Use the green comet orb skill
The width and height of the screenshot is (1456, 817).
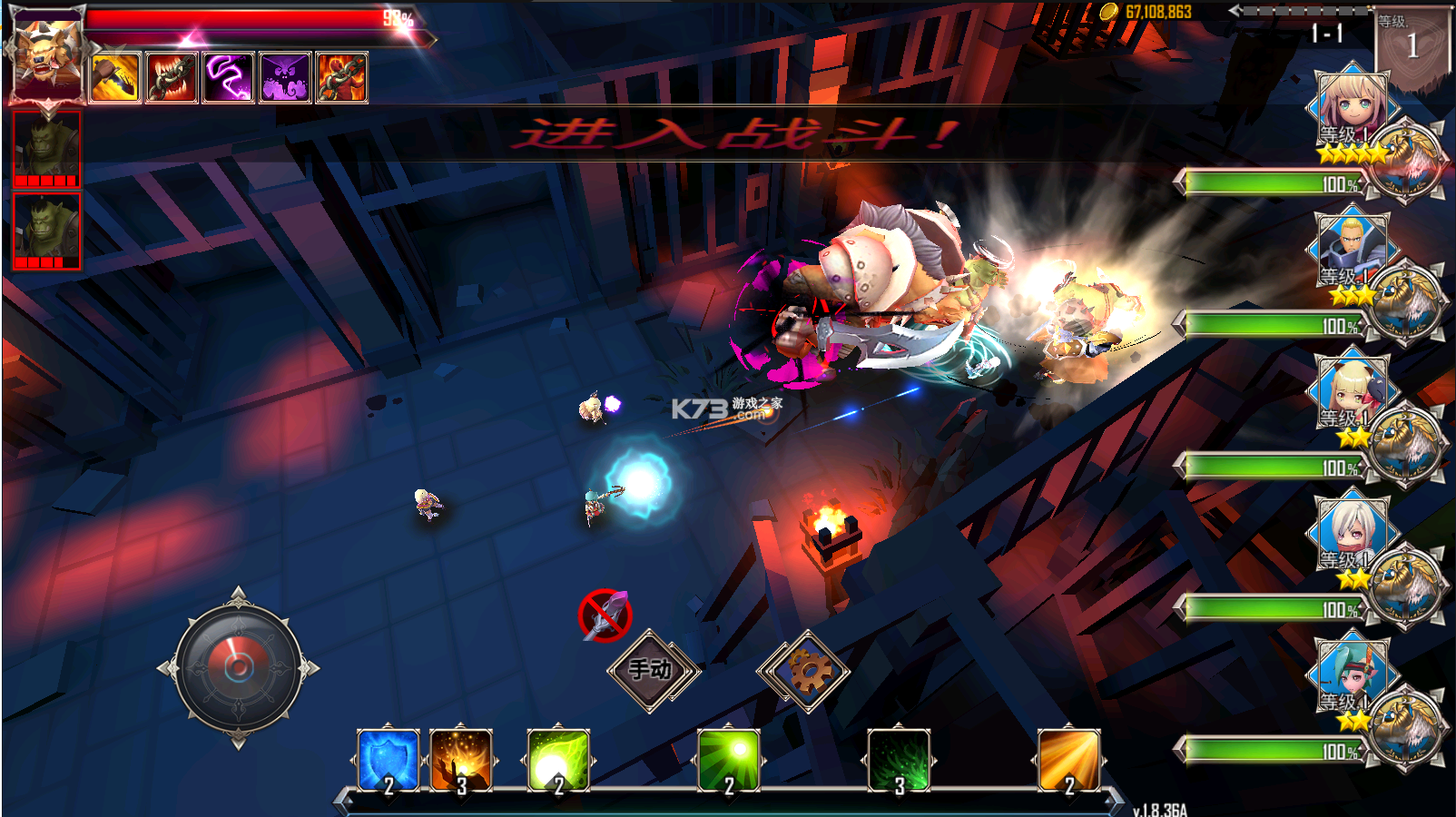(559, 760)
